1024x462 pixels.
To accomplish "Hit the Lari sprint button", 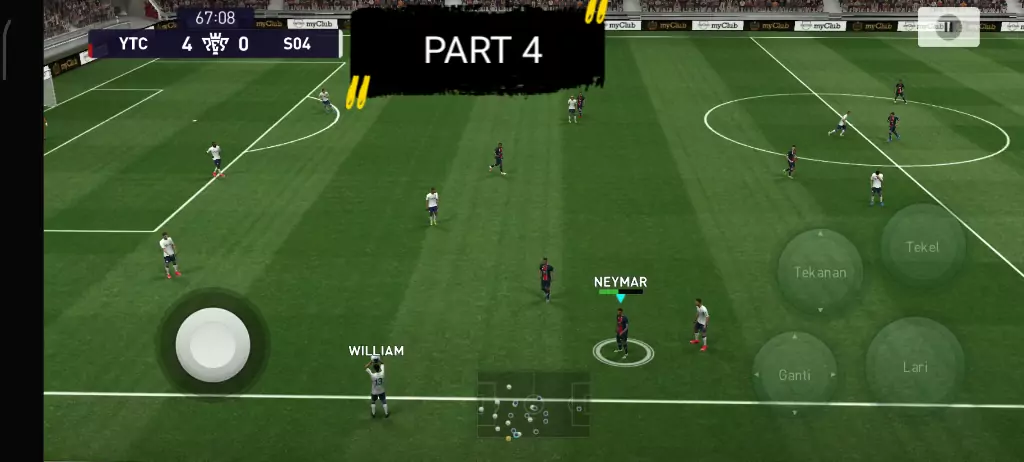I will tap(915, 367).
